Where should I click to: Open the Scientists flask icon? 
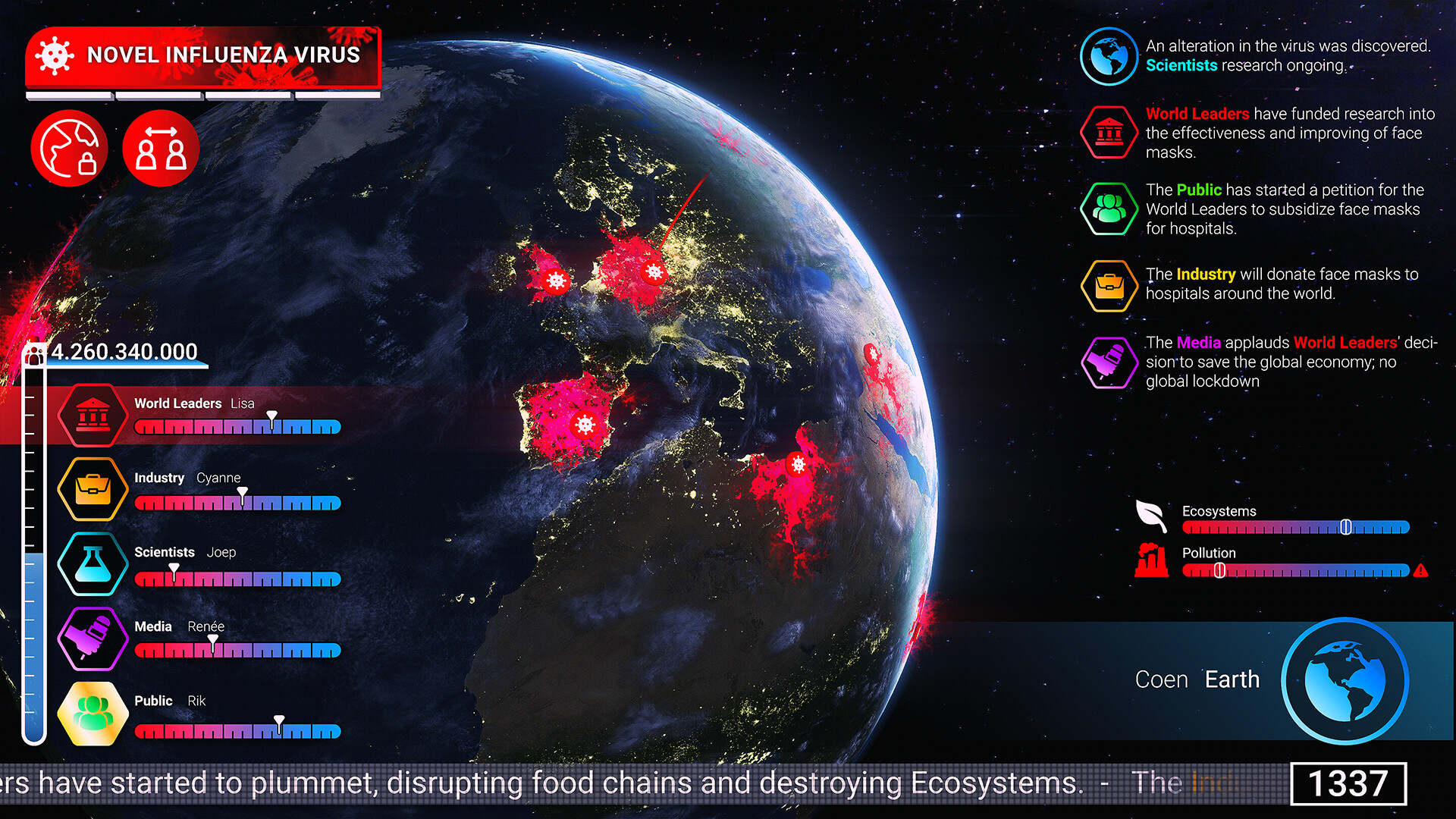[x=92, y=563]
